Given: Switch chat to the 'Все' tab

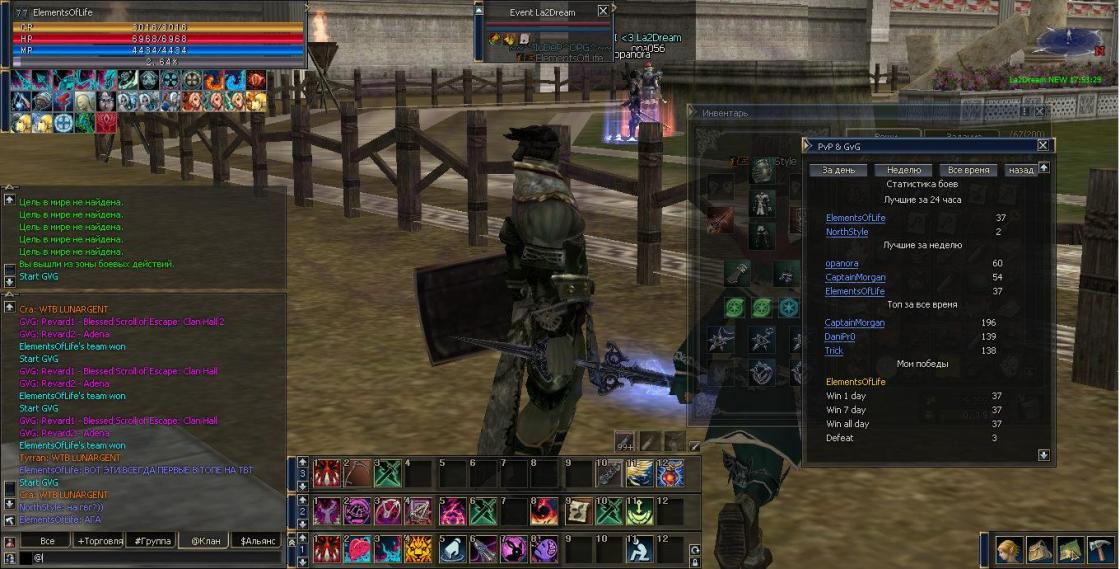Looking at the screenshot, I should pyautogui.click(x=46, y=541).
